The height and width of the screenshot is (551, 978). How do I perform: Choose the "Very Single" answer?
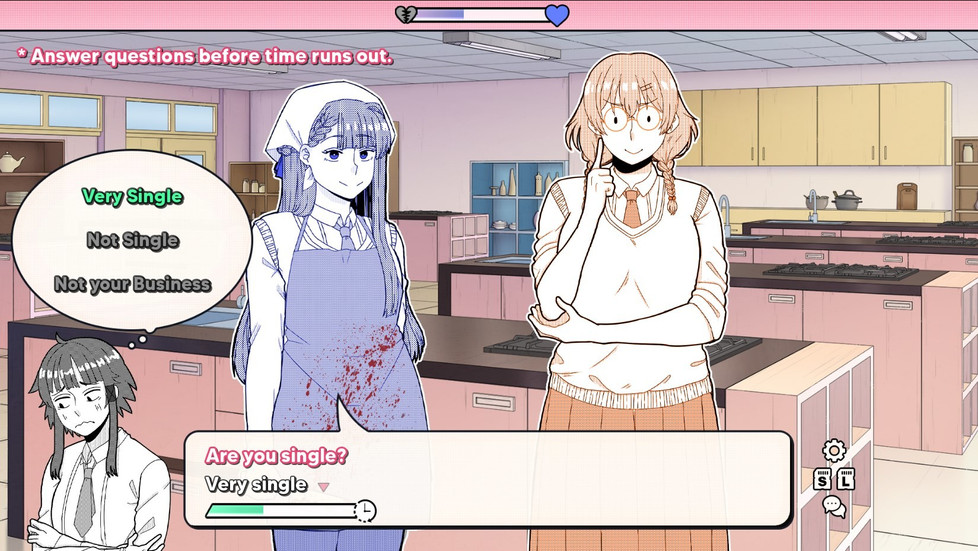(x=132, y=197)
